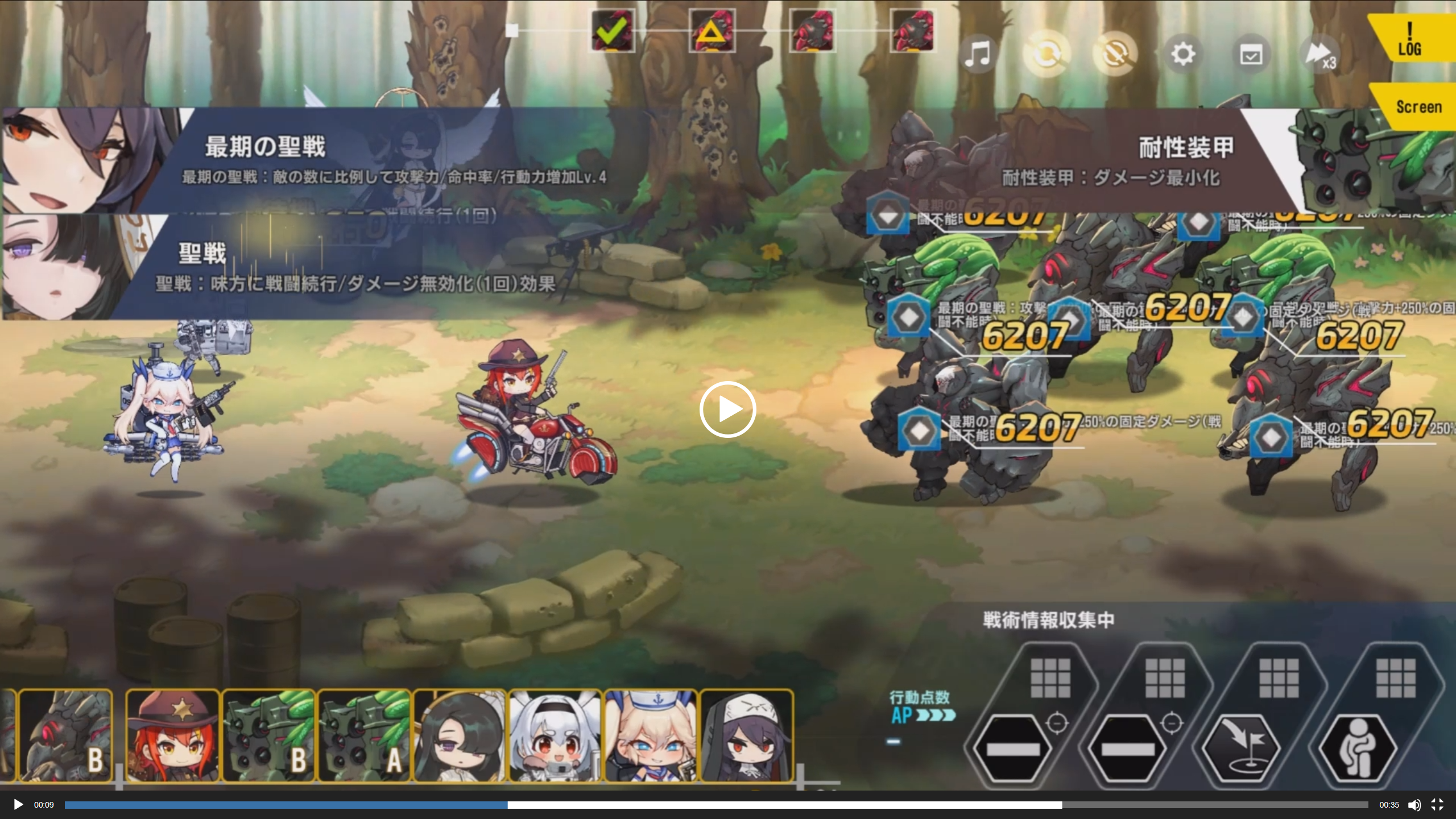
Task: Toggle the Screen display button
Action: 1418,107
